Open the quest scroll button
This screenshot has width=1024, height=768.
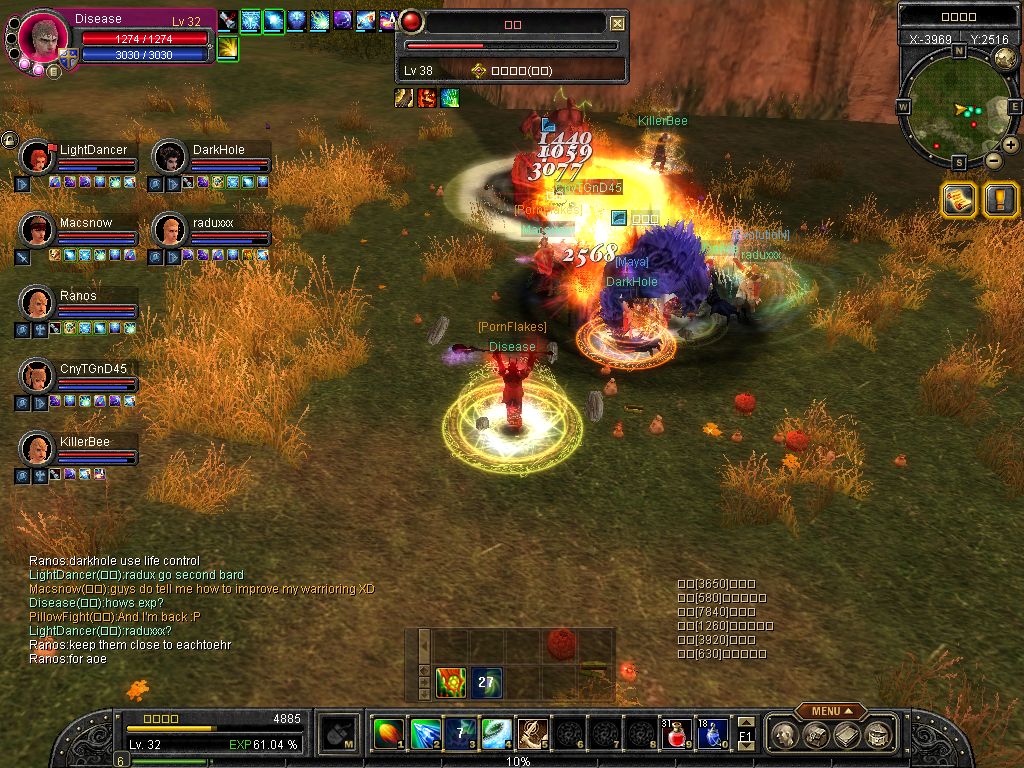coord(958,200)
